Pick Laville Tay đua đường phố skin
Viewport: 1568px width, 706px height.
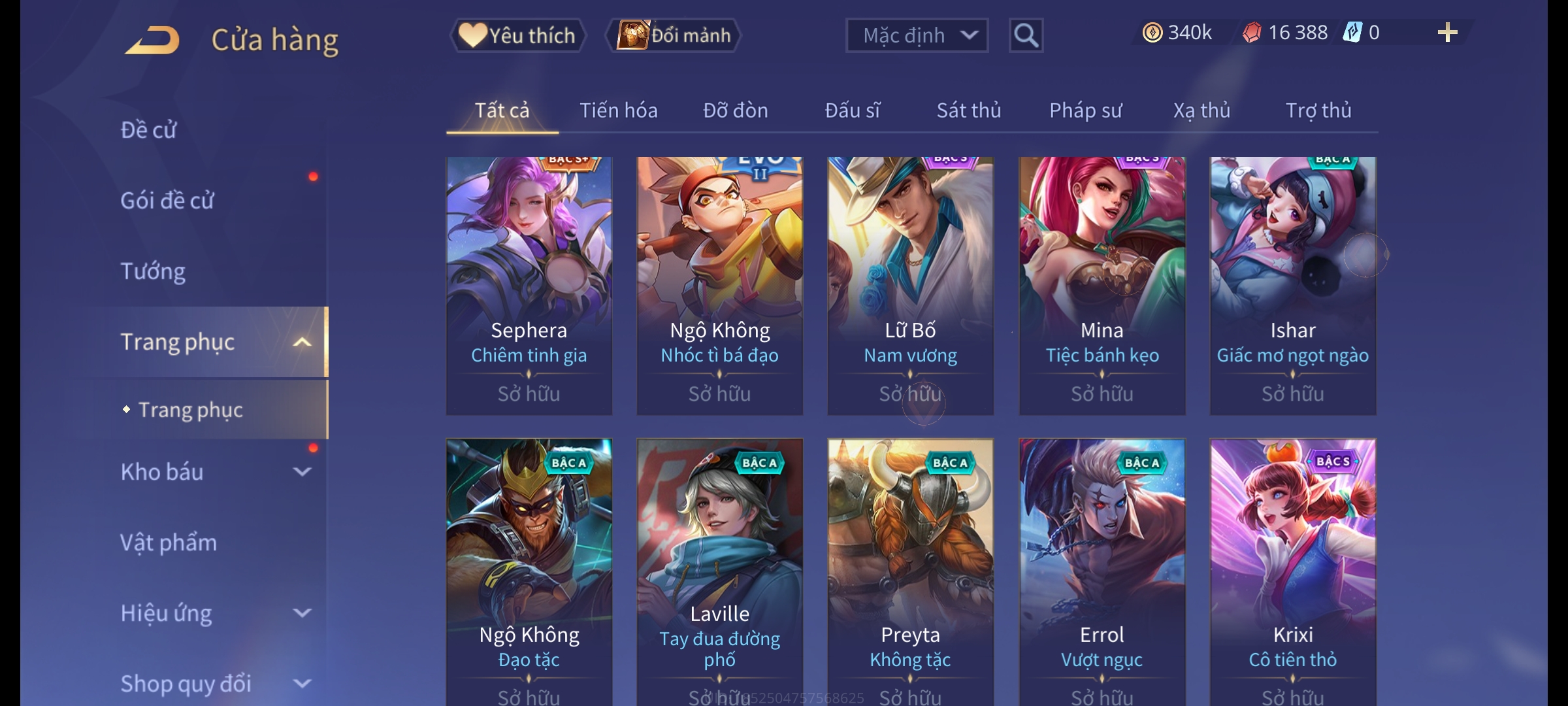pos(719,569)
